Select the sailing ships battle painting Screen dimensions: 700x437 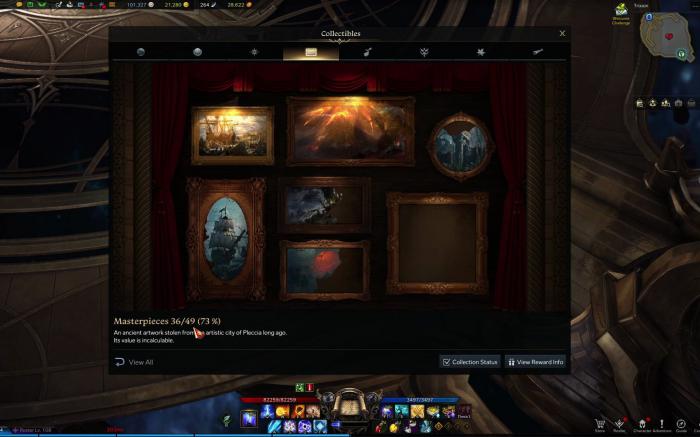point(233,135)
